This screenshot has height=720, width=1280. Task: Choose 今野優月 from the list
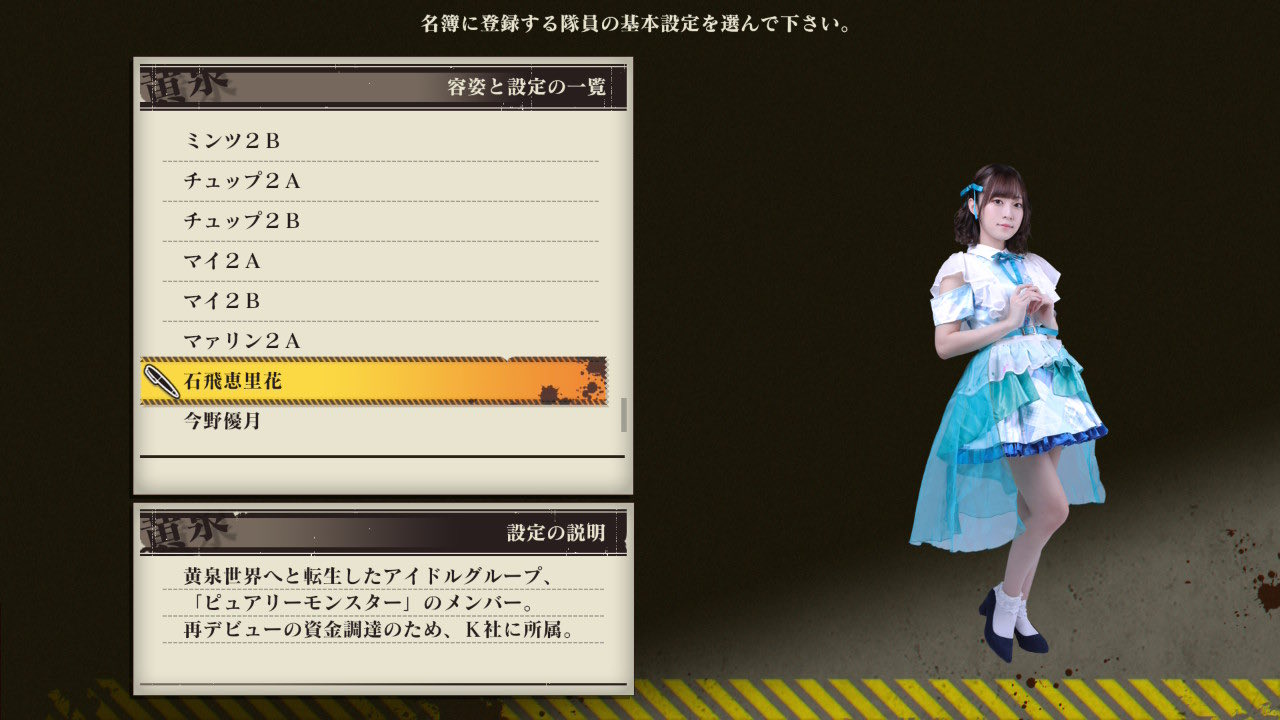pyautogui.click(x=380, y=421)
